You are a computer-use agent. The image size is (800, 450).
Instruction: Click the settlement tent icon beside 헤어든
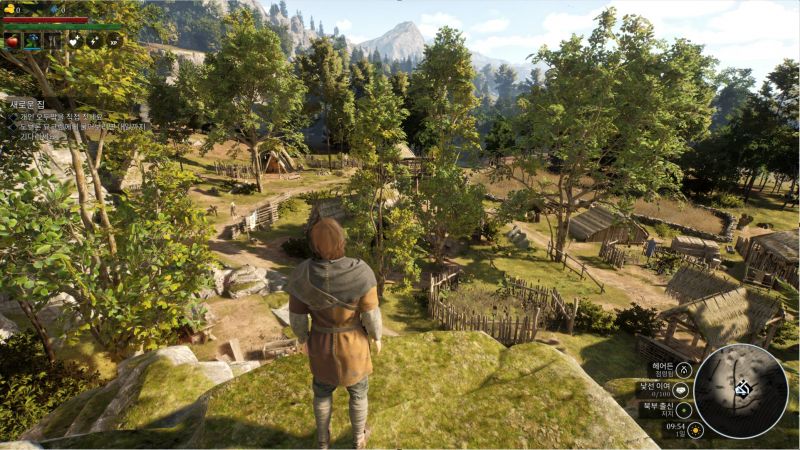click(x=684, y=371)
